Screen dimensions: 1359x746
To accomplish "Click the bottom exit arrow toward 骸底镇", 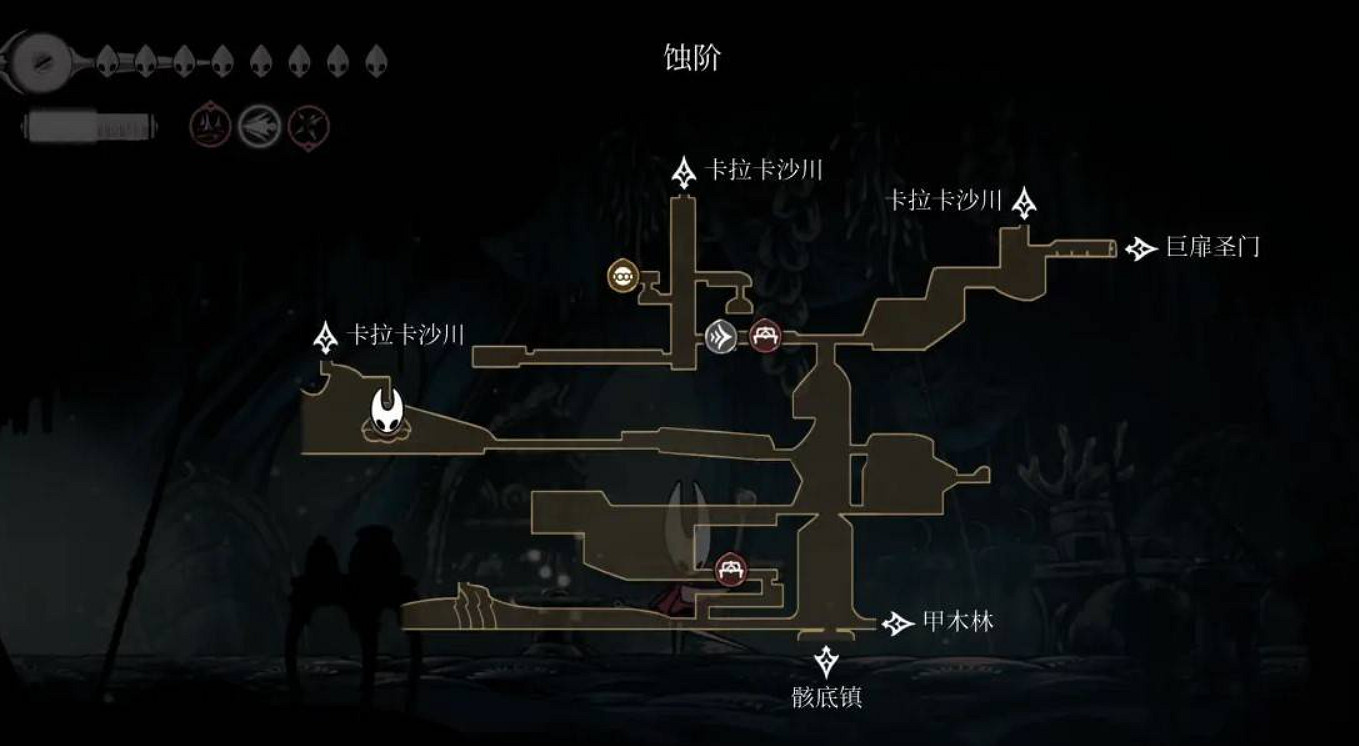I will click(826, 661).
